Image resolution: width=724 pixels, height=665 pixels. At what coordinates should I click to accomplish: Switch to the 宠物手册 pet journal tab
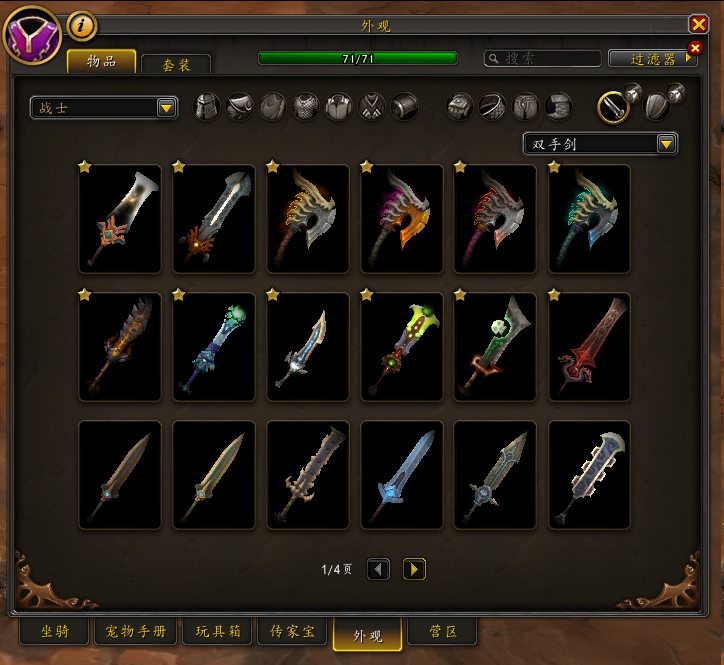pos(136,632)
